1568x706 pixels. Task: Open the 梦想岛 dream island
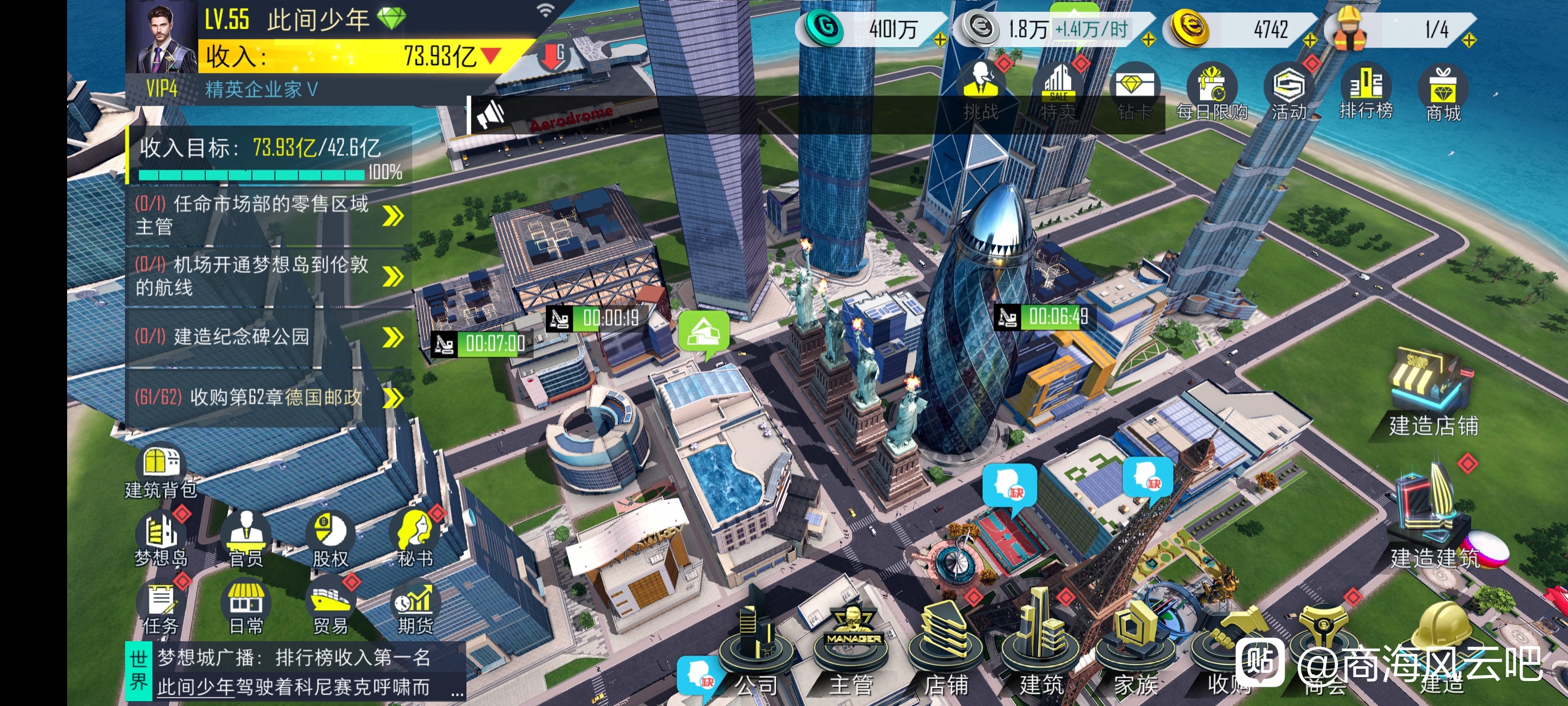click(160, 540)
